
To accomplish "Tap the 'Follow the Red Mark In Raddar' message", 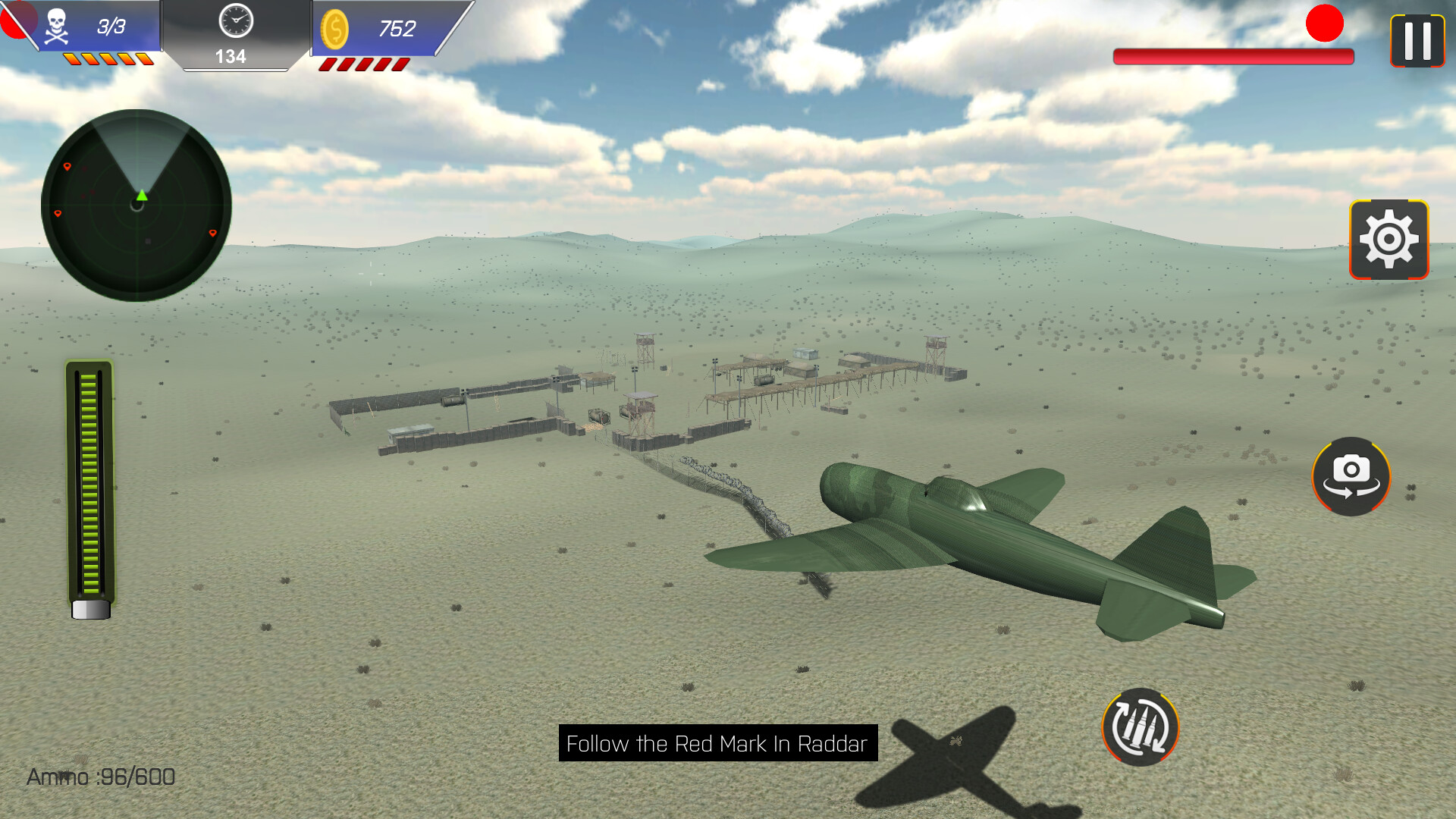I will click(718, 744).
